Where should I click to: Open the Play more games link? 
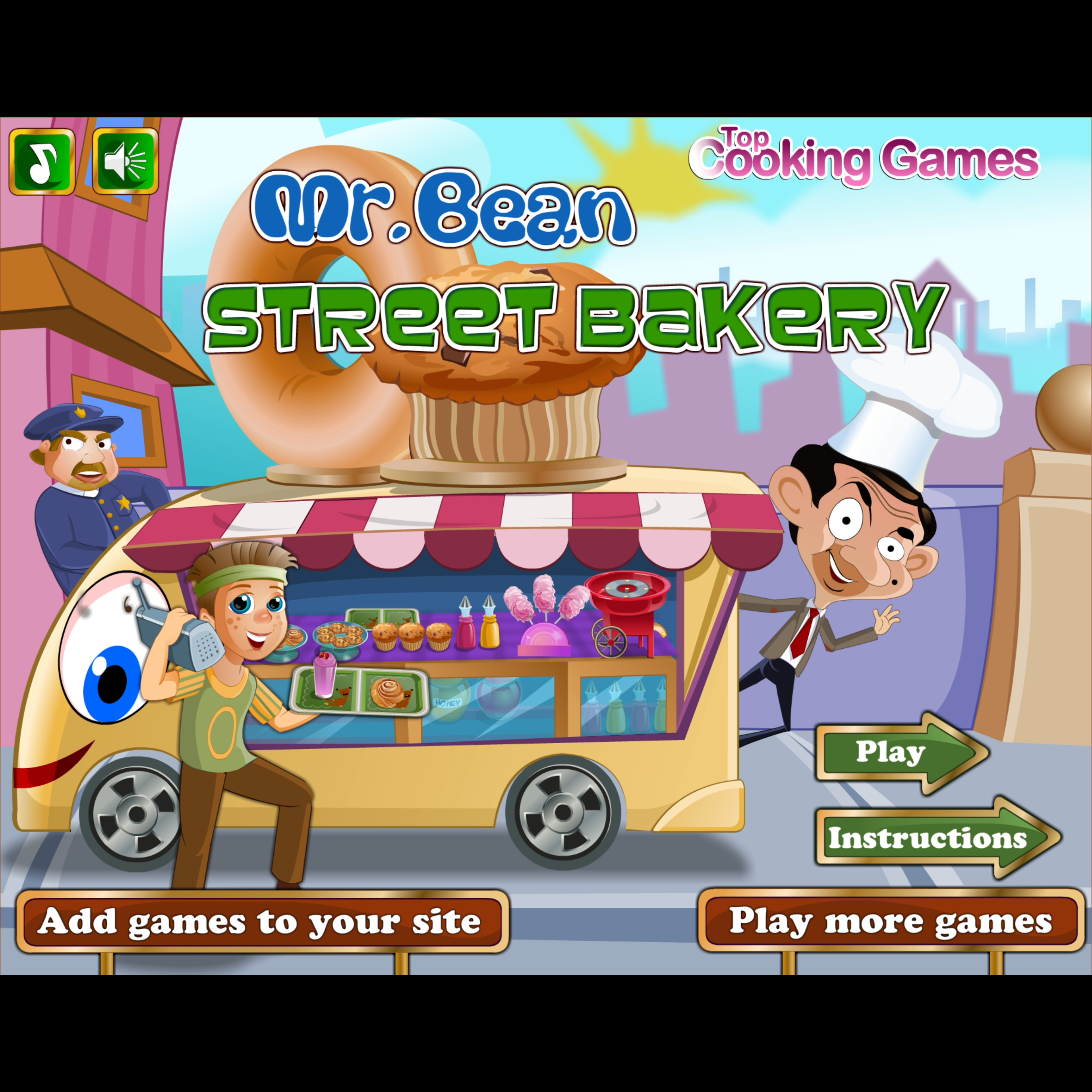[891, 921]
